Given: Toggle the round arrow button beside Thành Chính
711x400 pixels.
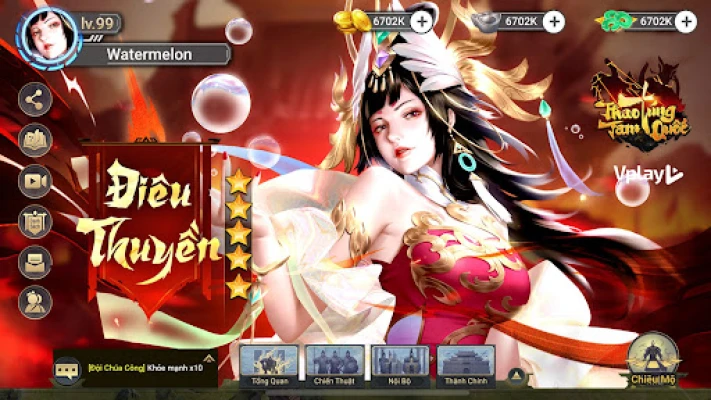Looking at the screenshot, I should pyautogui.click(x=516, y=376).
